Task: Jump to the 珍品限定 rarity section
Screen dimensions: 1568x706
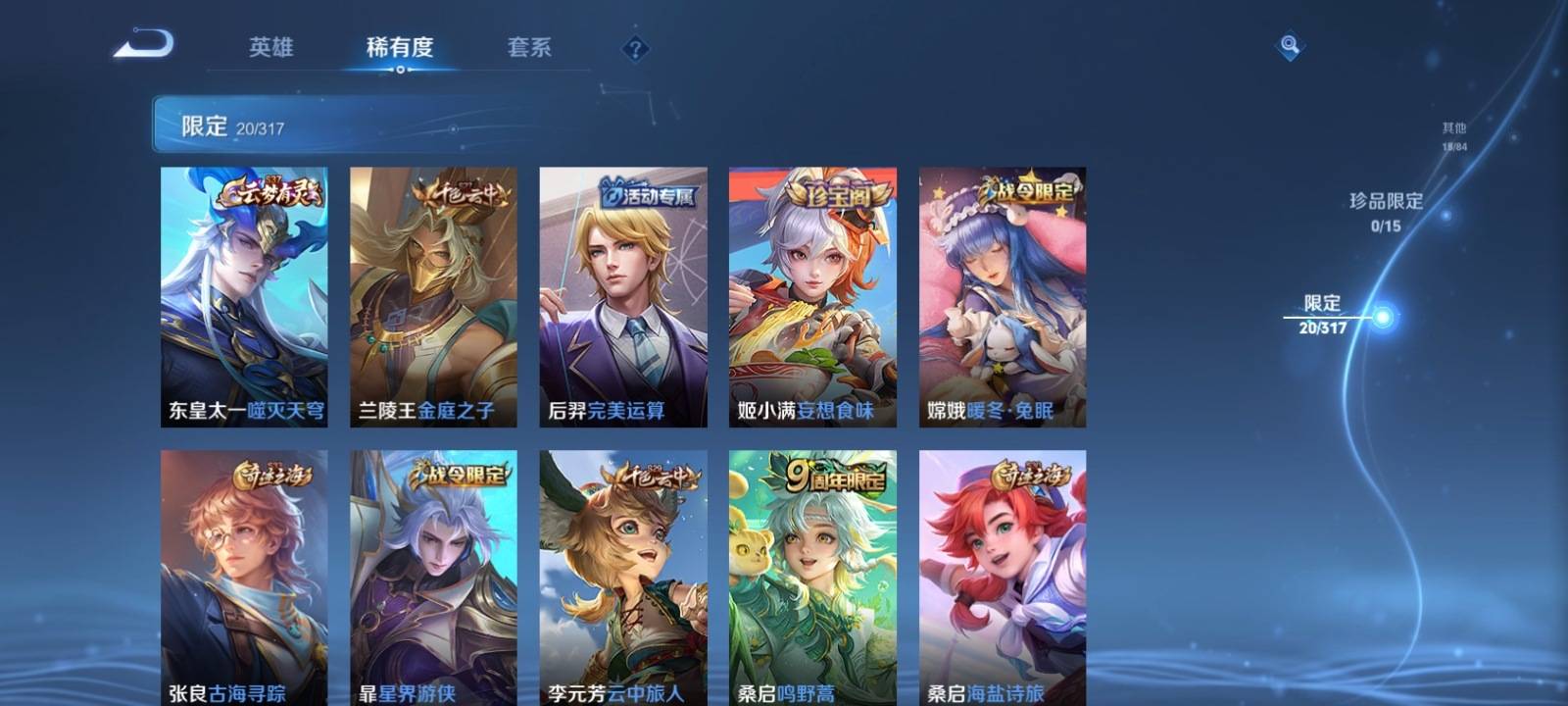Action: [1386, 211]
